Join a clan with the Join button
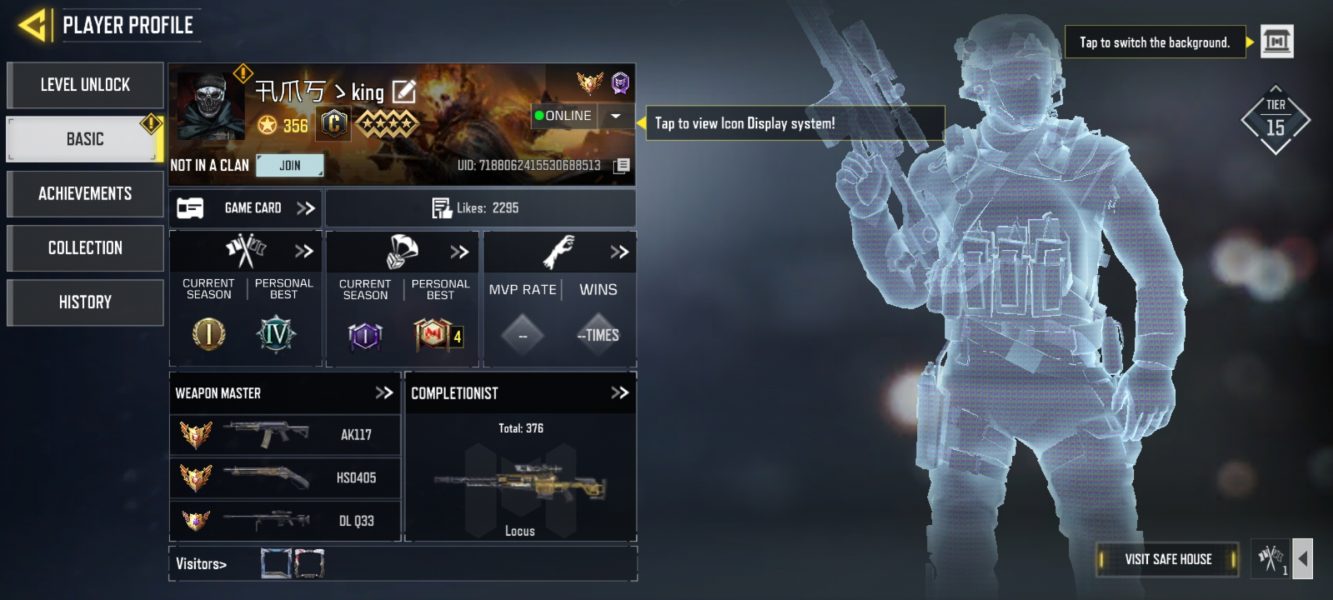This screenshot has width=1333, height=600. pyautogui.click(x=290, y=165)
